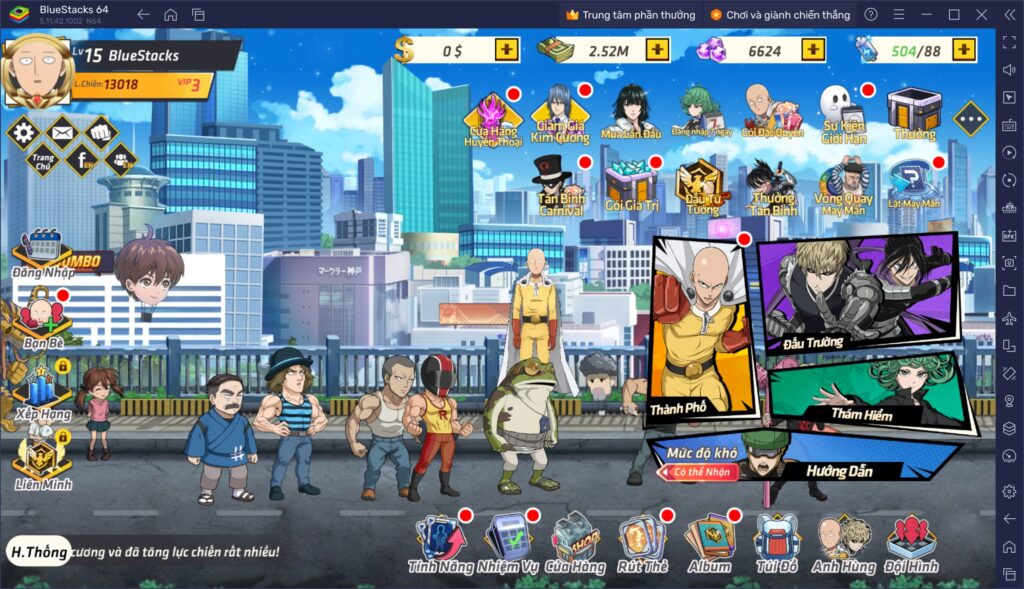Open the Anh Hùng heroes menu
This screenshot has height=589, width=1024.
pyautogui.click(x=842, y=544)
